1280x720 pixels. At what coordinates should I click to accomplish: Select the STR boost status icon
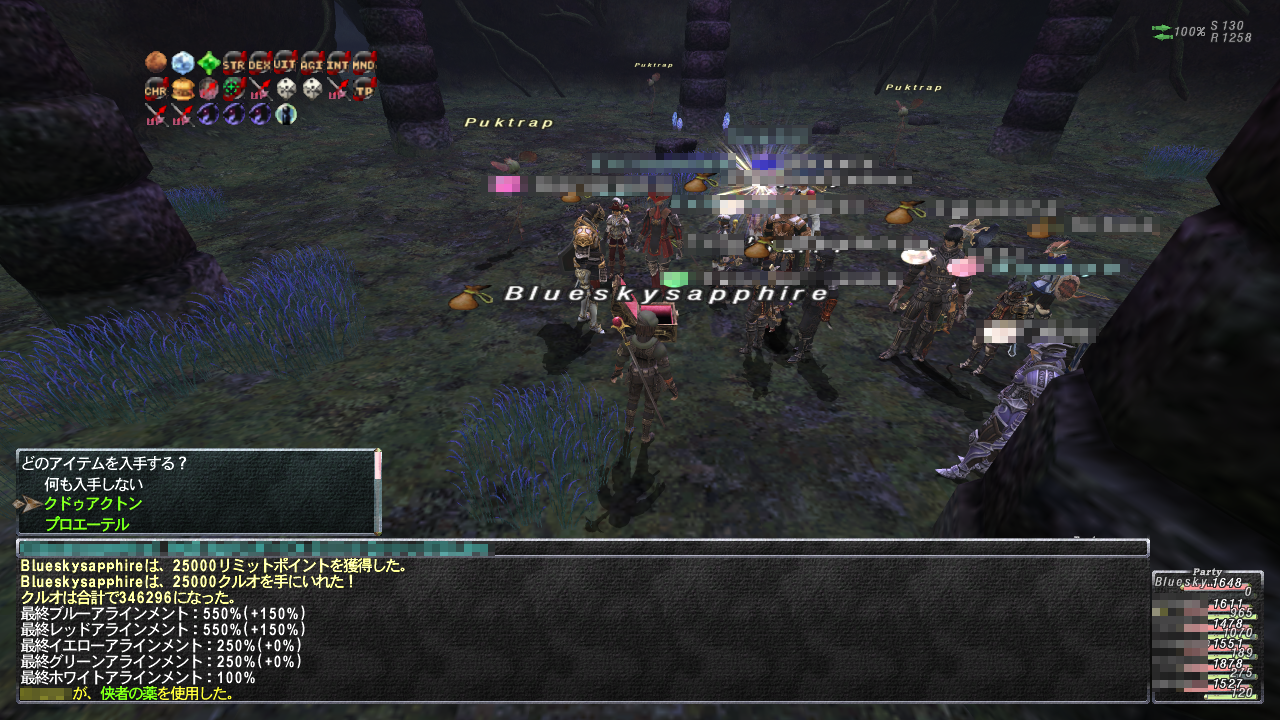(234, 63)
